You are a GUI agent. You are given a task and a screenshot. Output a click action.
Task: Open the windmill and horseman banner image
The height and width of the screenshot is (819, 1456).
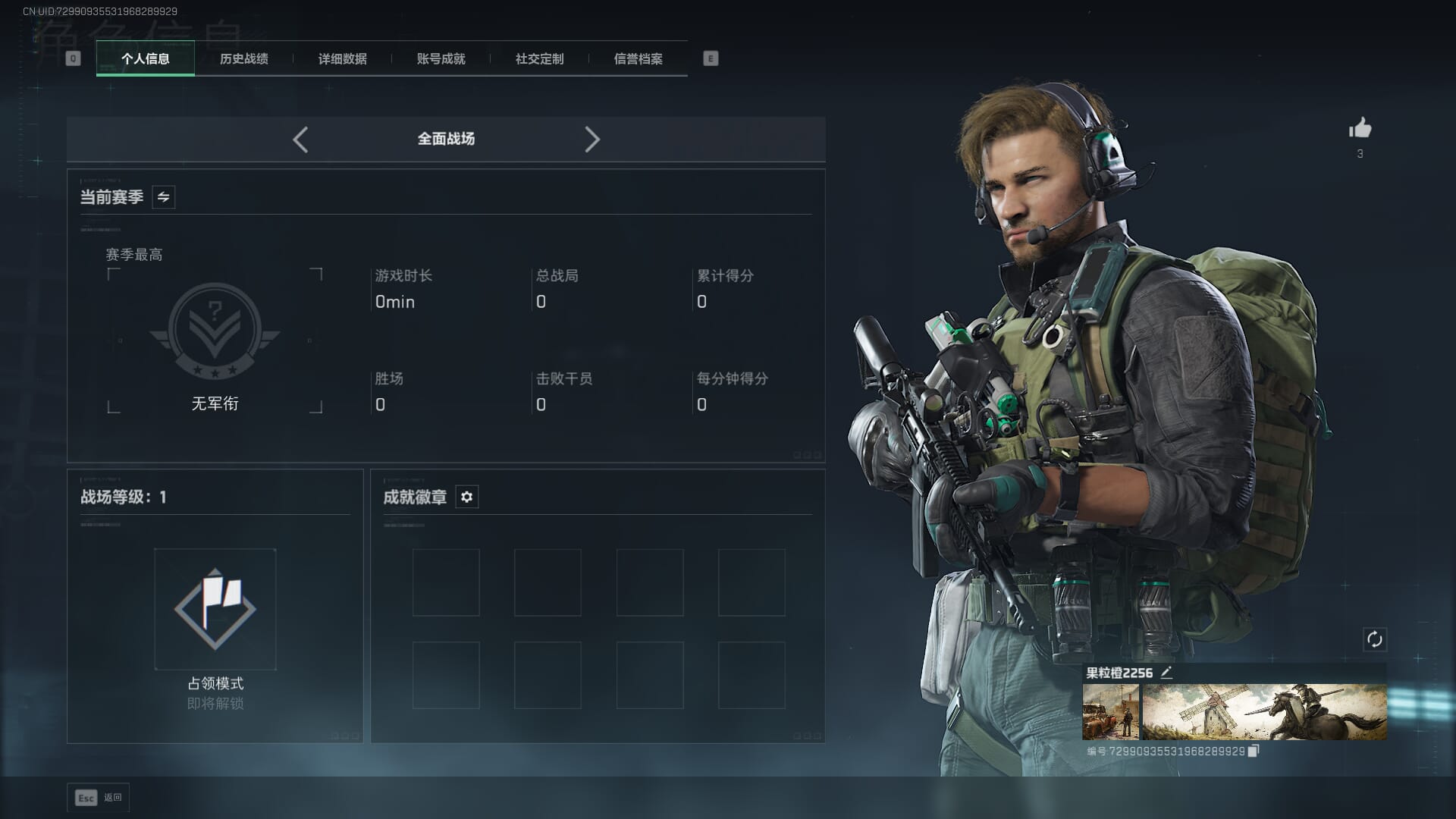click(1264, 712)
